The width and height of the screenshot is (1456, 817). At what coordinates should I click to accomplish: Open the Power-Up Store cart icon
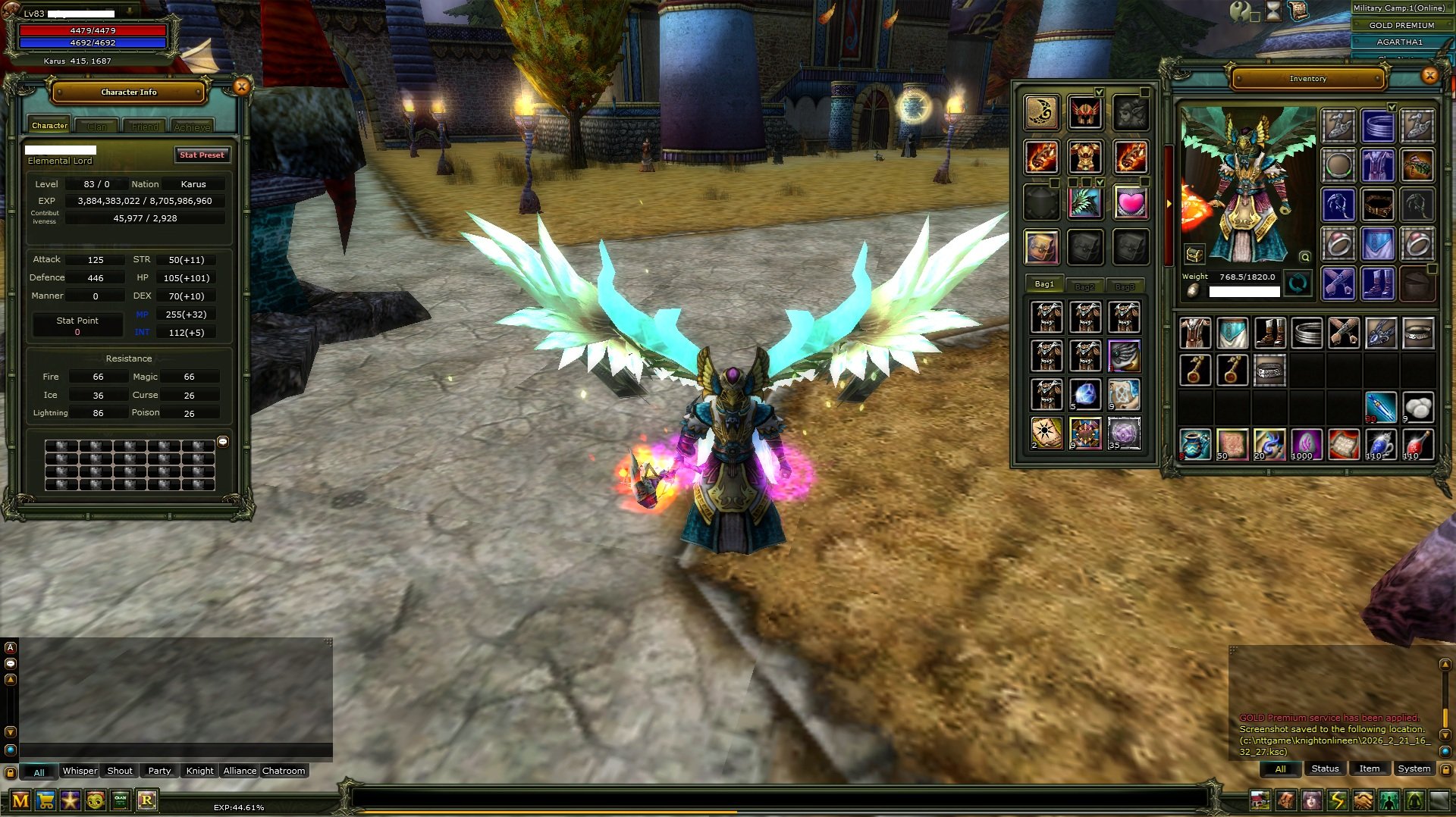45,800
